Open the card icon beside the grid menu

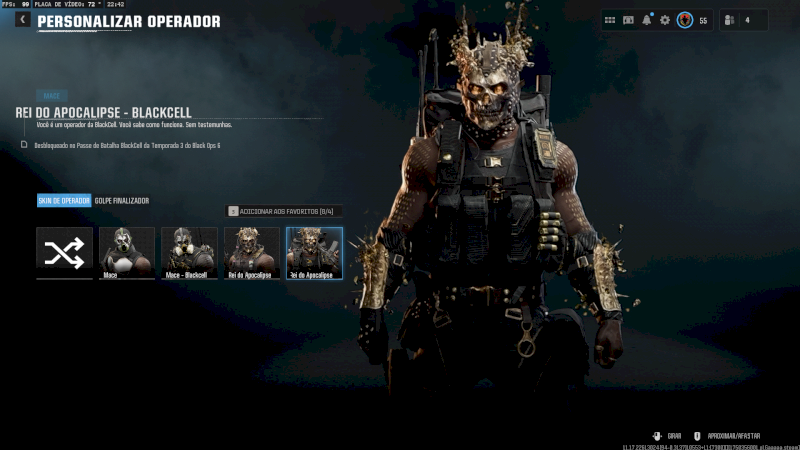coord(629,20)
